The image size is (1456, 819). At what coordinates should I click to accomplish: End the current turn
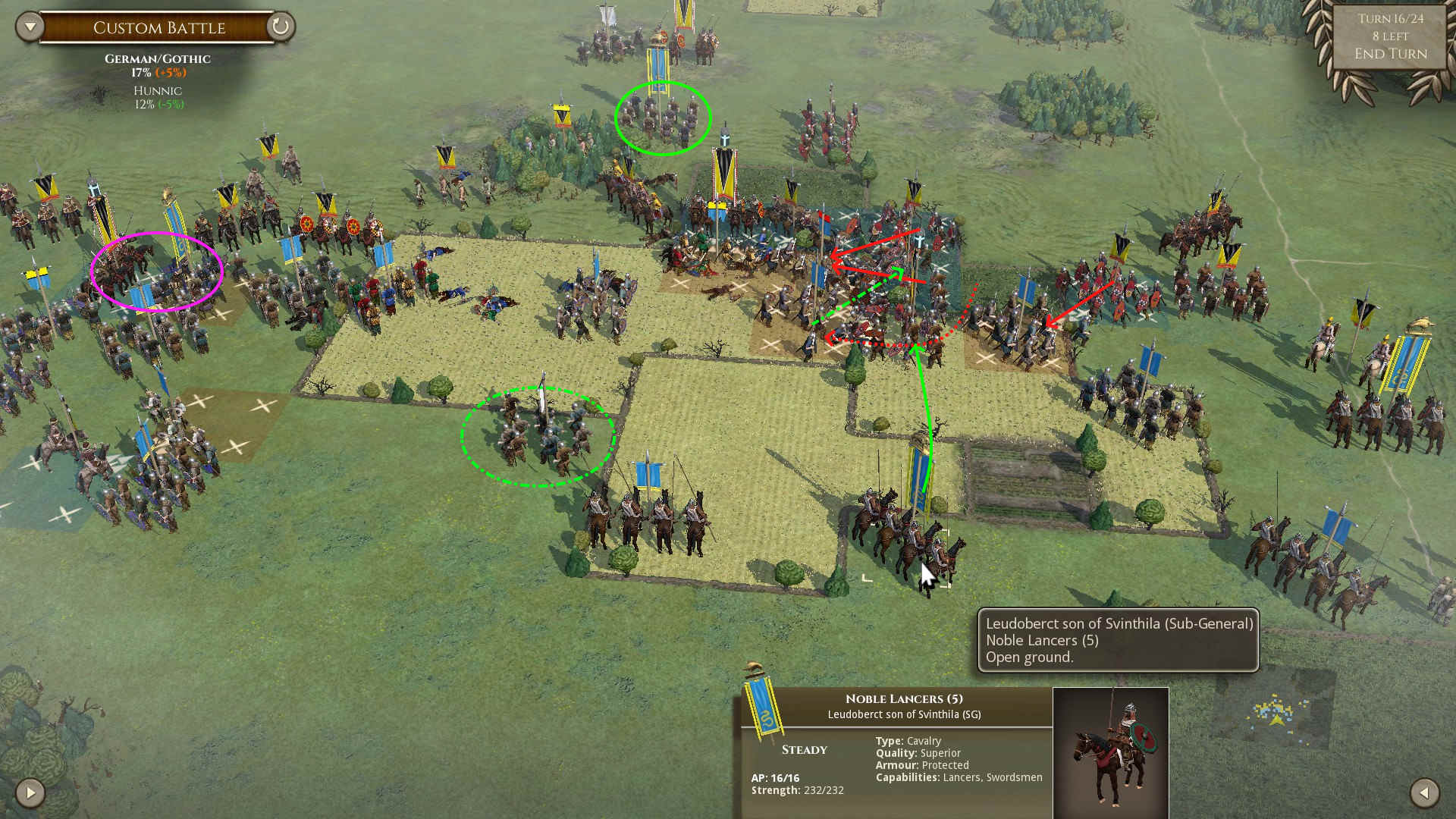(1390, 54)
